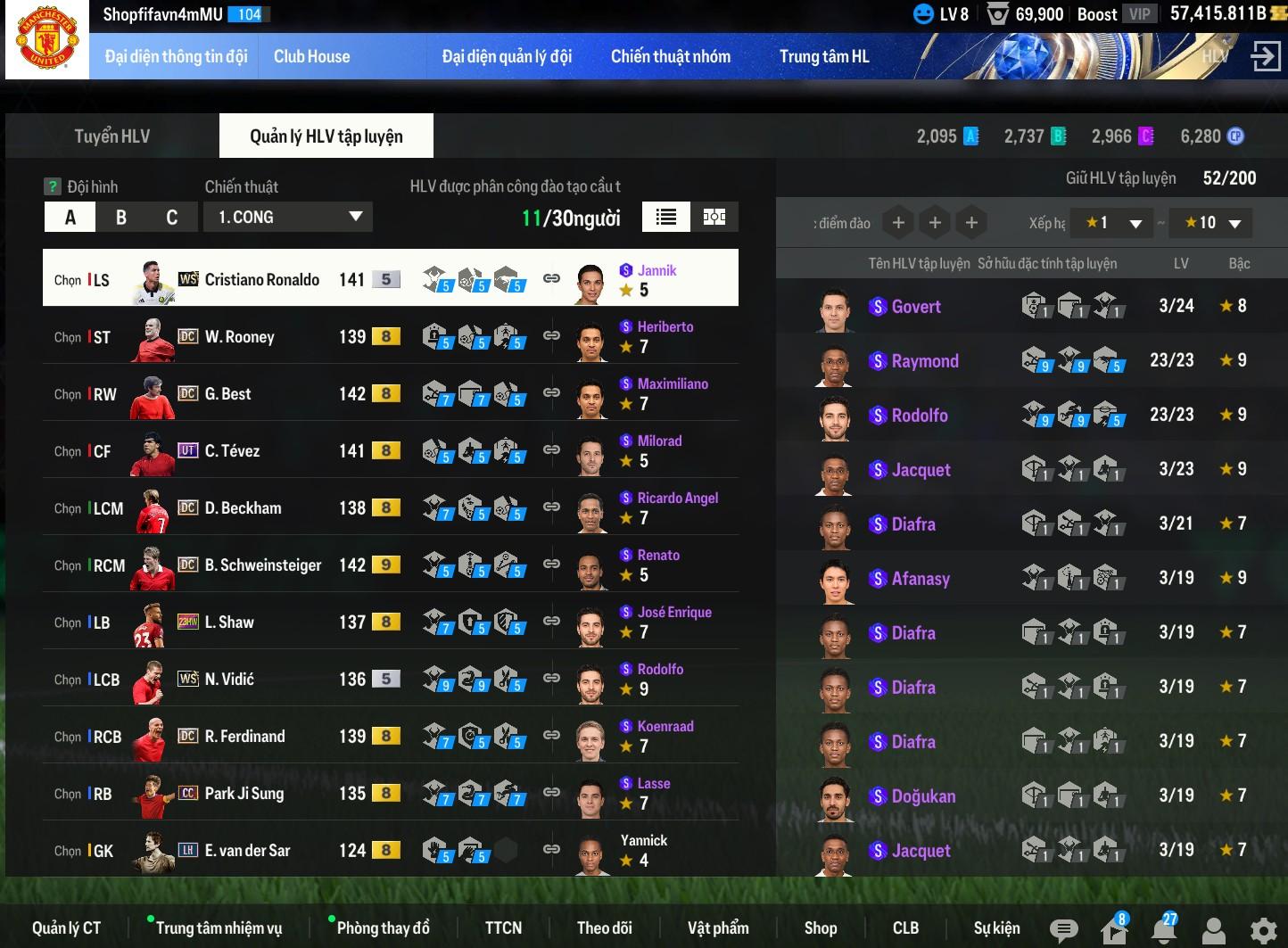This screenshot has height=948, width=1288.
Task: Pick coach Raymond from the trainer list
Action: [925, 361]
